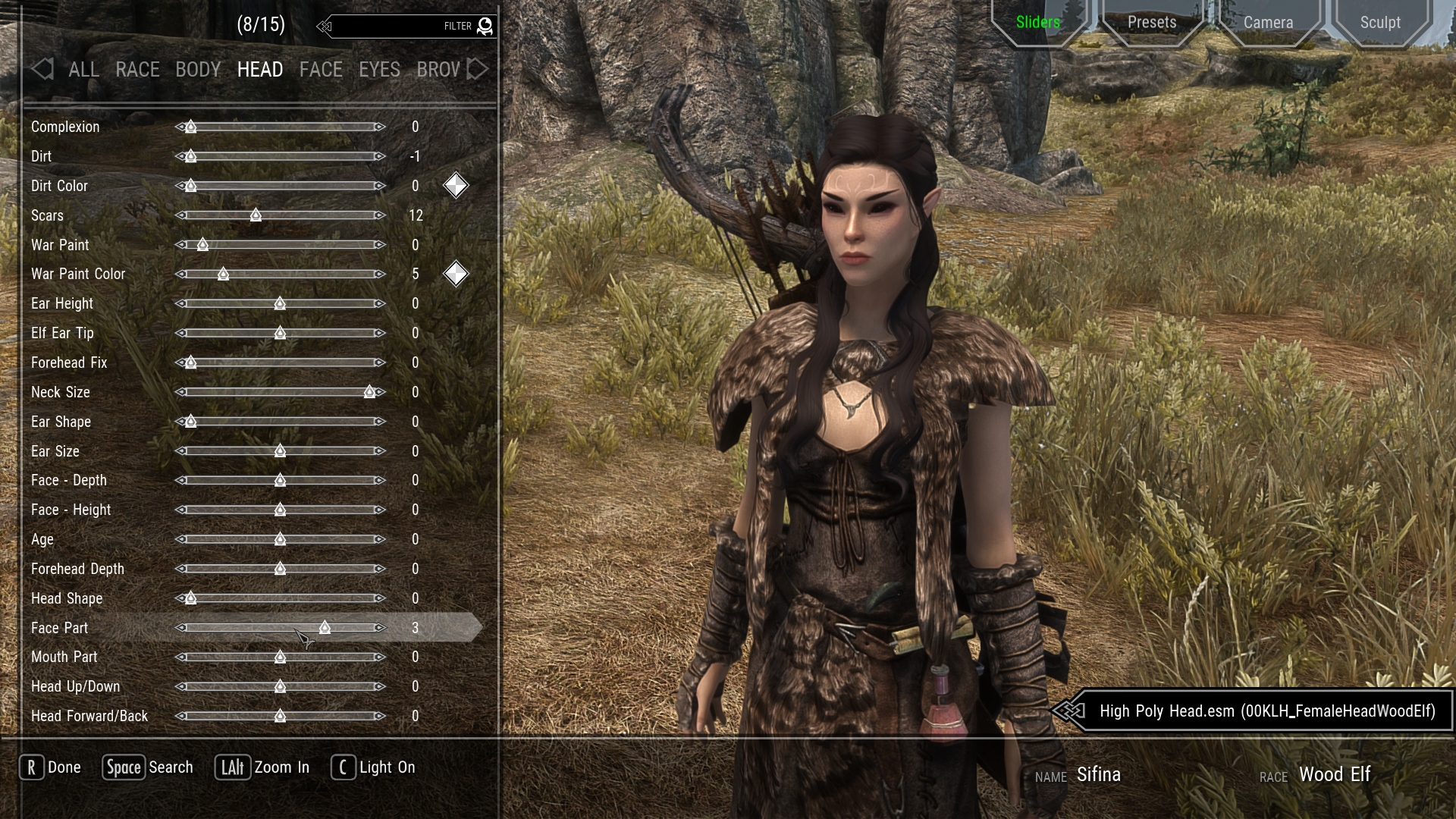Switch to the Sculpt tab
The height and width of the screenshot is (819, 1456).
(1379, 23)
